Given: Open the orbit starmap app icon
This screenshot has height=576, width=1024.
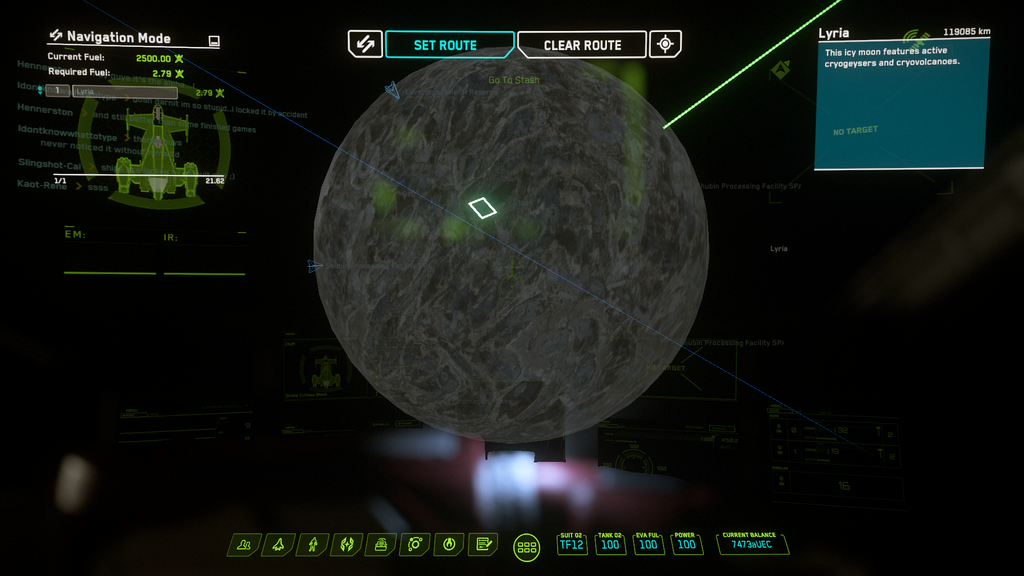Looking at the screenshot, I should [415, 545].
